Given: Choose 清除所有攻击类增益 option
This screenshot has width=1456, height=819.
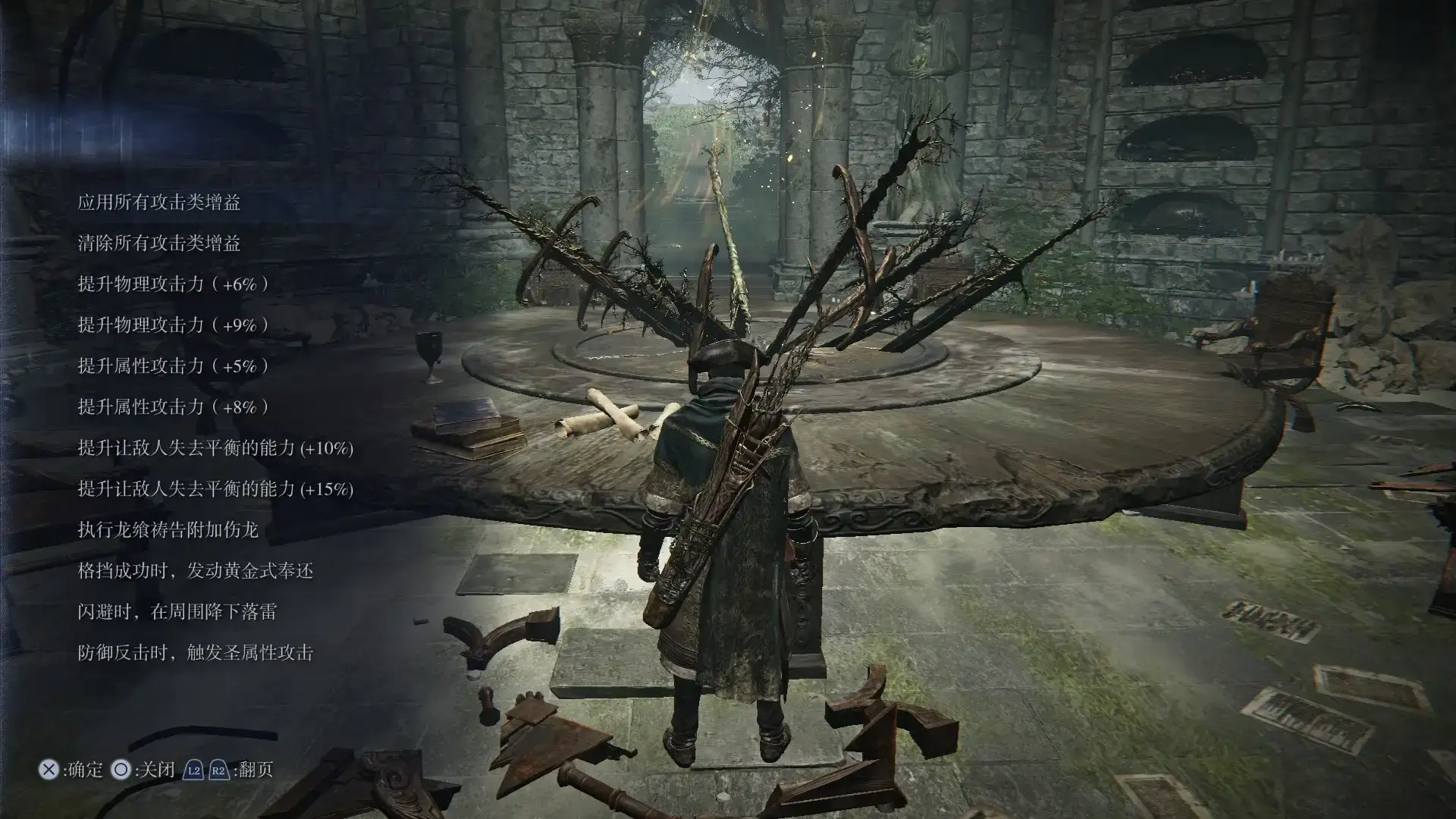Looking at the screenshot, I should coord(159,243).
